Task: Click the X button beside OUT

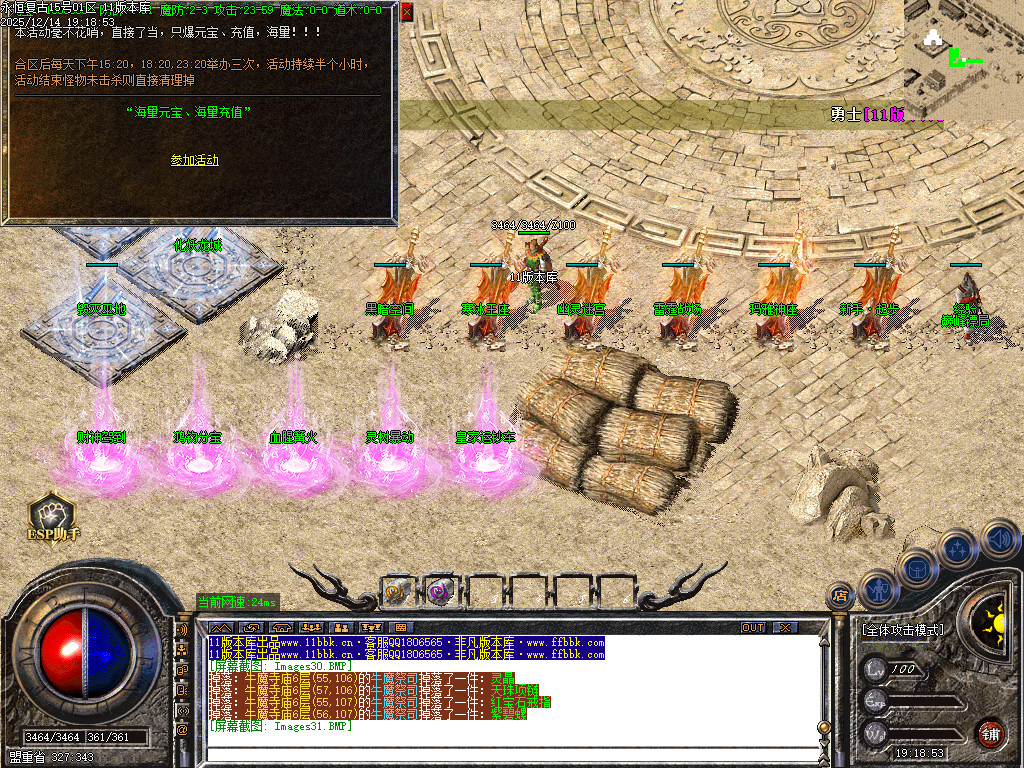Action: tap(786, 628)
